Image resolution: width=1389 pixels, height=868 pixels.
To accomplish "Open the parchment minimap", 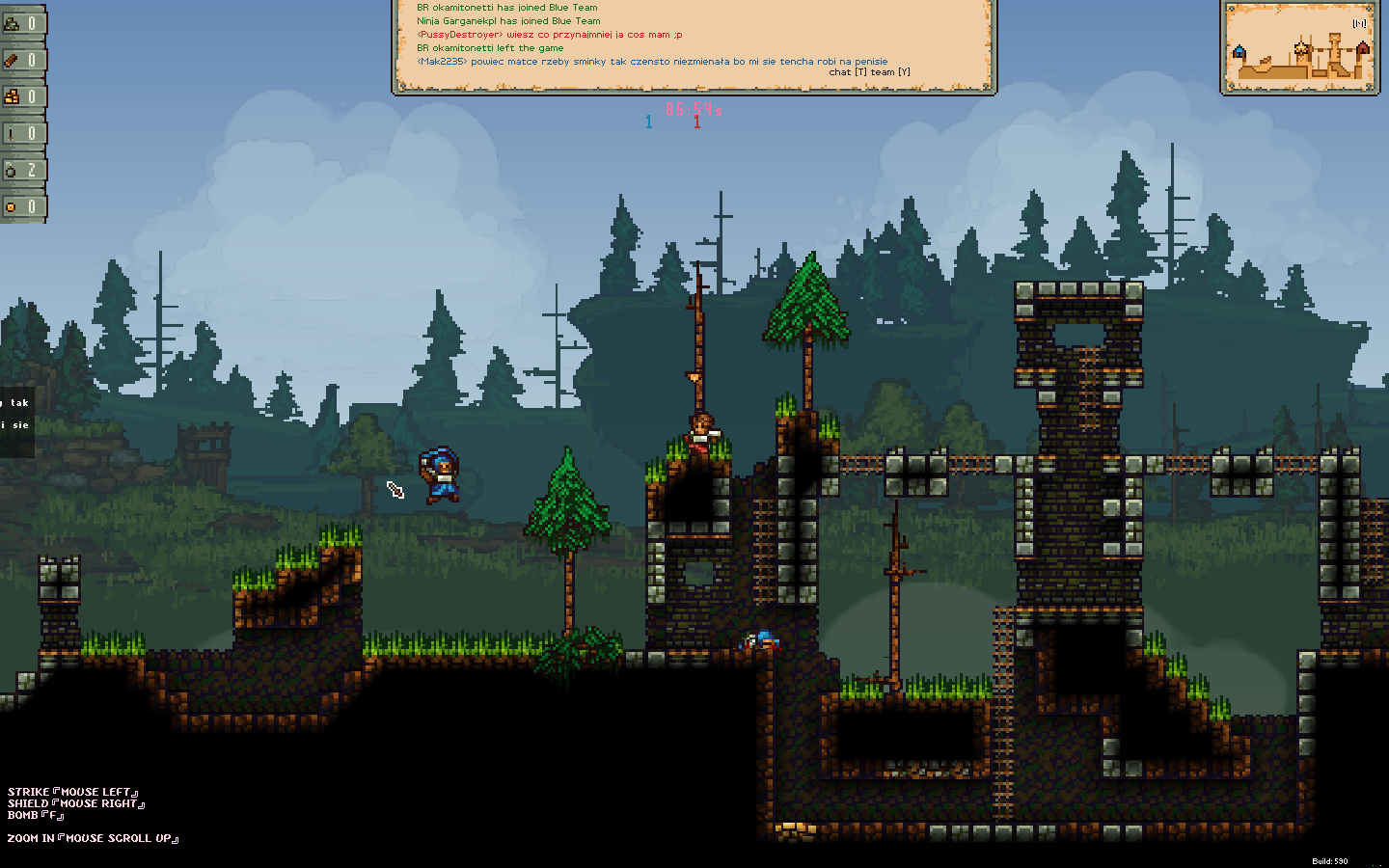I will tap(1299, 47).
